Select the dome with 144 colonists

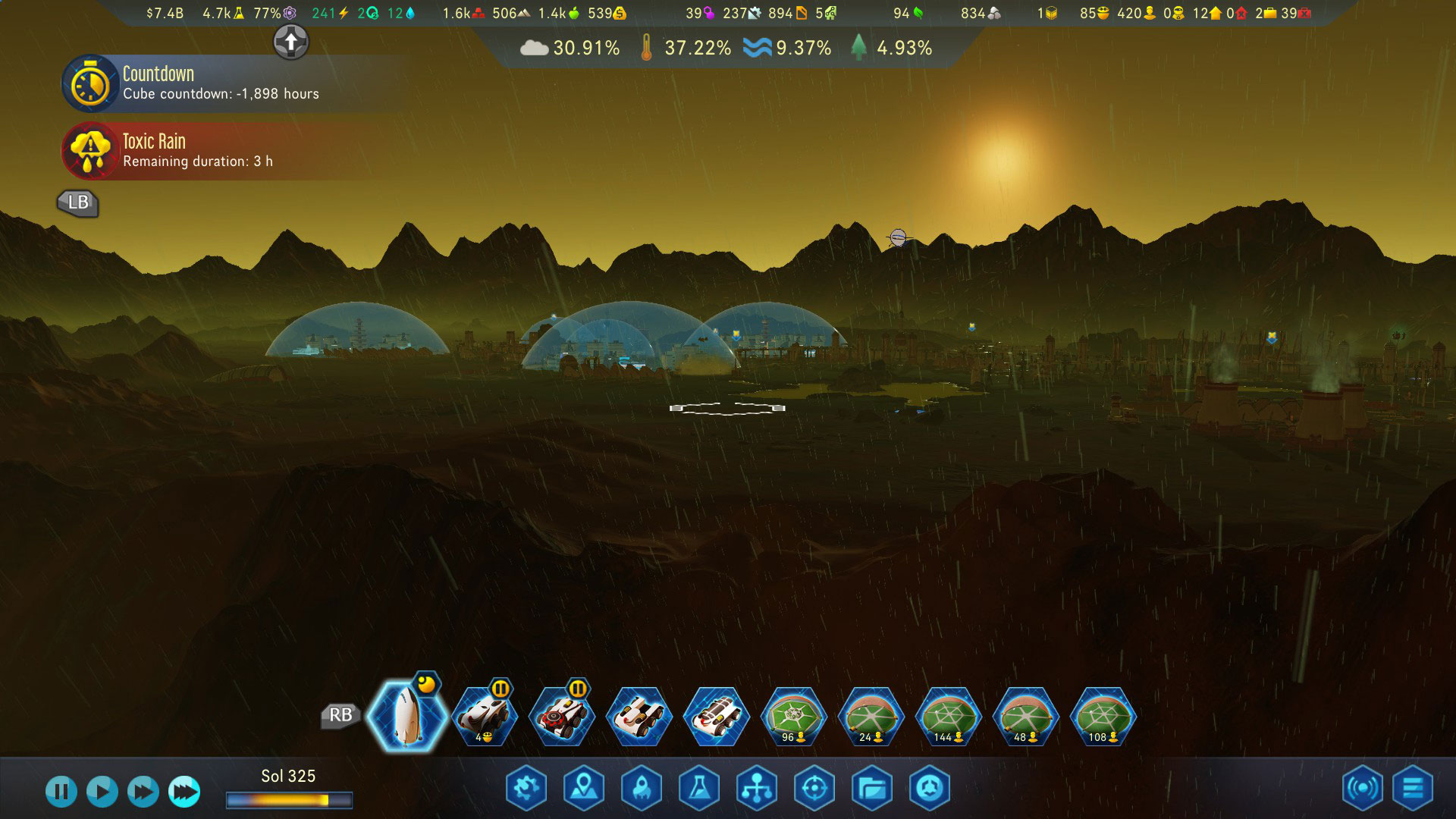(x=946, y=717)
